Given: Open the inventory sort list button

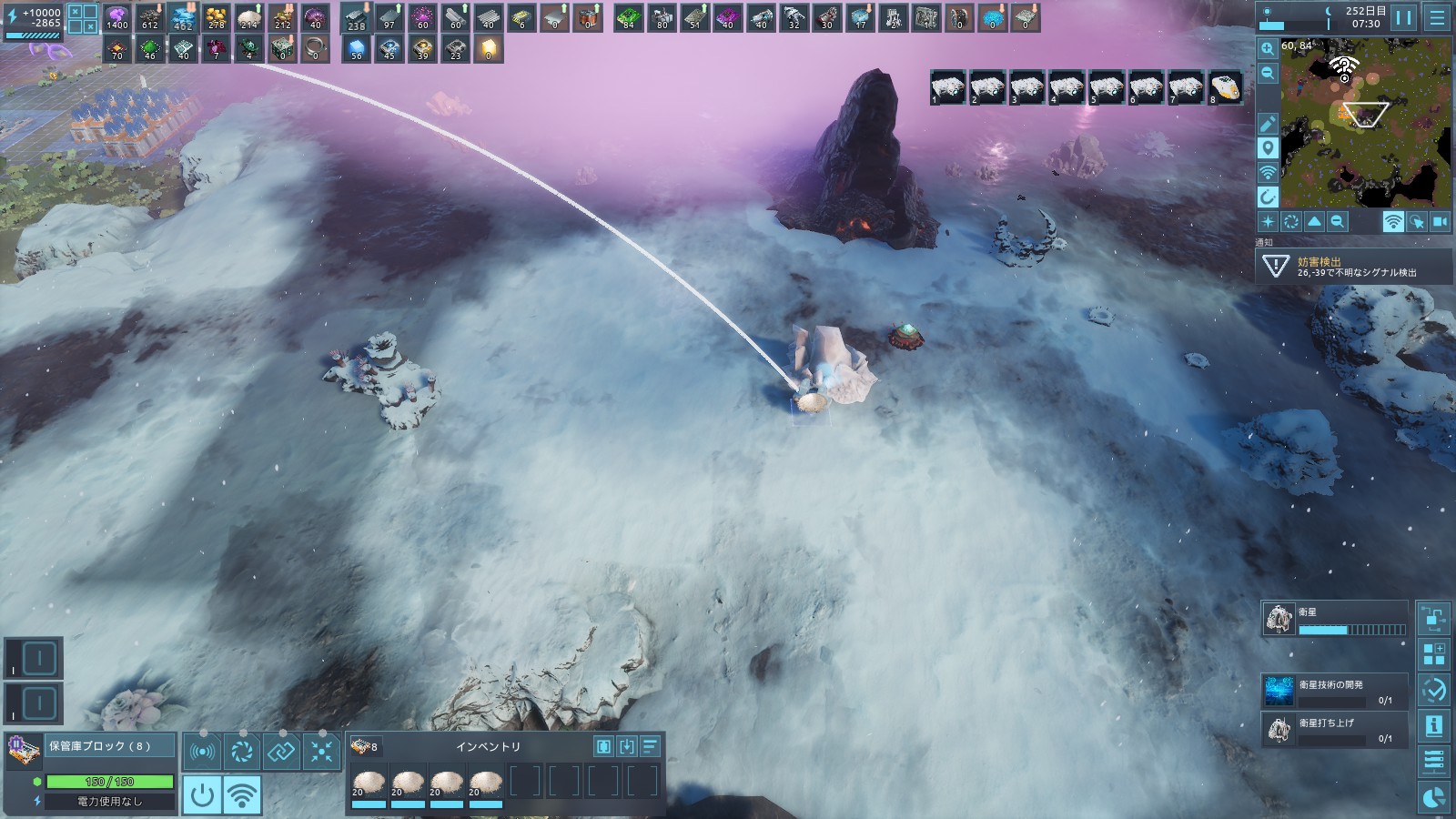Looking at the screenshot, I should pyautogui.click(x=650, y=746).
